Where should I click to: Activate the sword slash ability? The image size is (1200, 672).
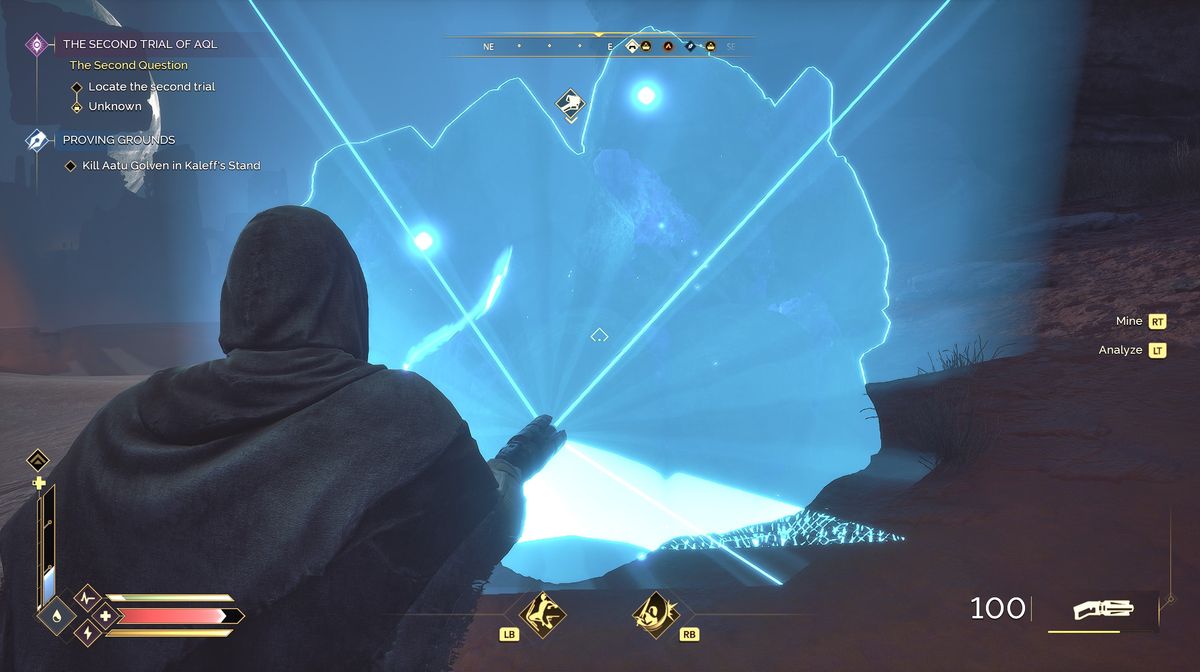(657, 612)
